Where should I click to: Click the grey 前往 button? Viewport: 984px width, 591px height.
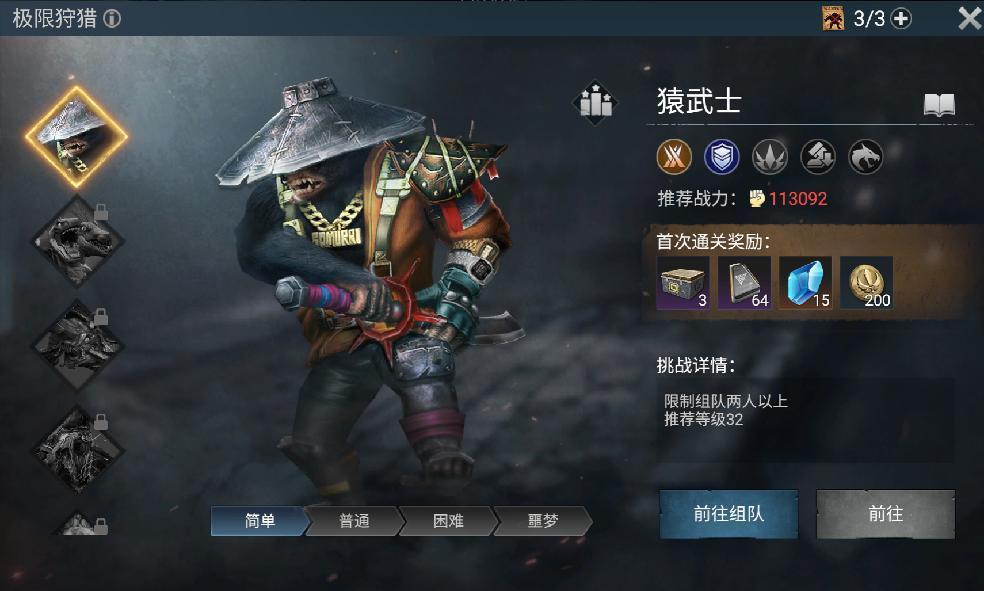[885, 514]
